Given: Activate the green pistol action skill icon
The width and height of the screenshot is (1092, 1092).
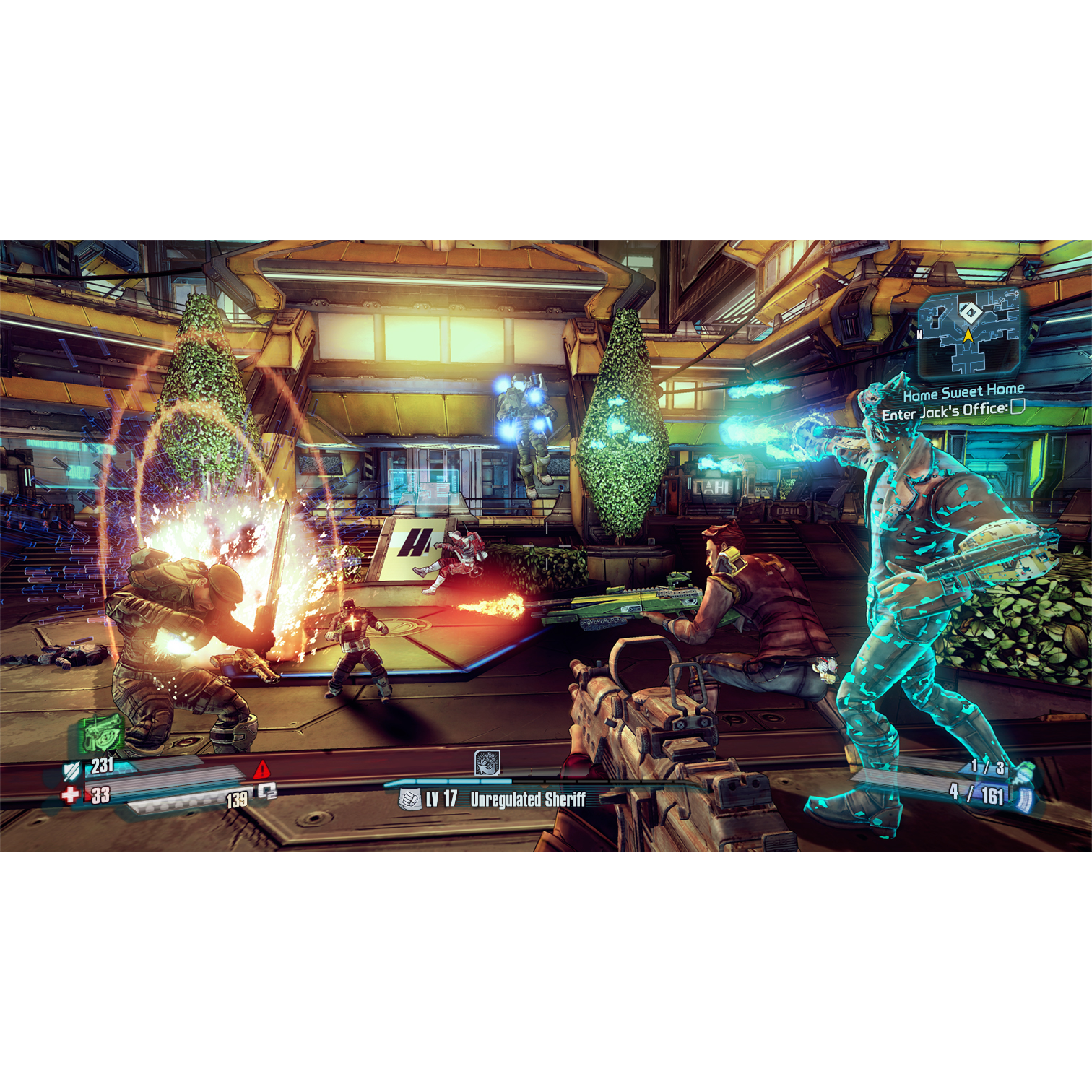Looking at the screenshot, I should [x=100, y=733].
